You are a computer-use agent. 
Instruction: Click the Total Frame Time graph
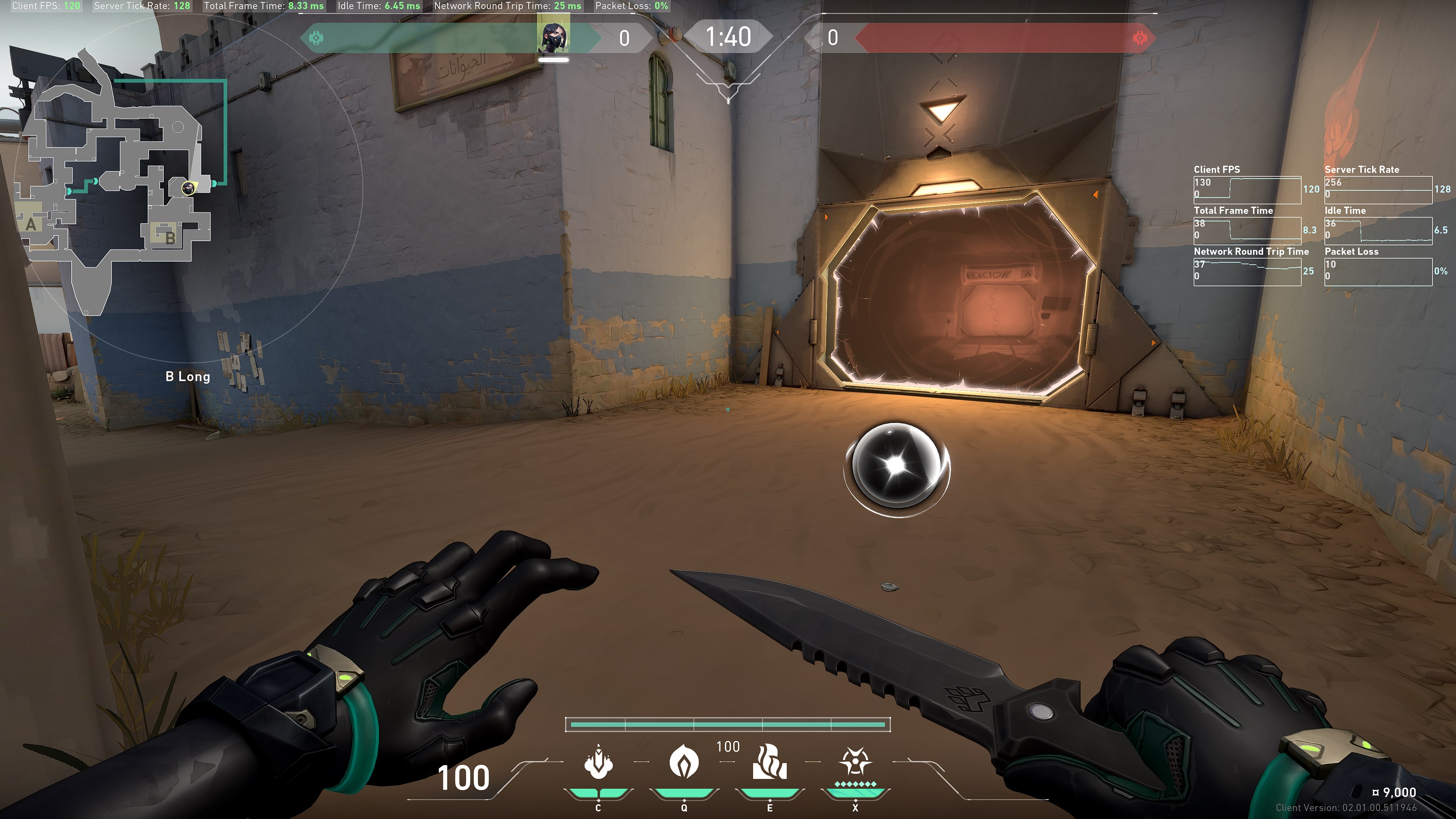point(1247,231)
